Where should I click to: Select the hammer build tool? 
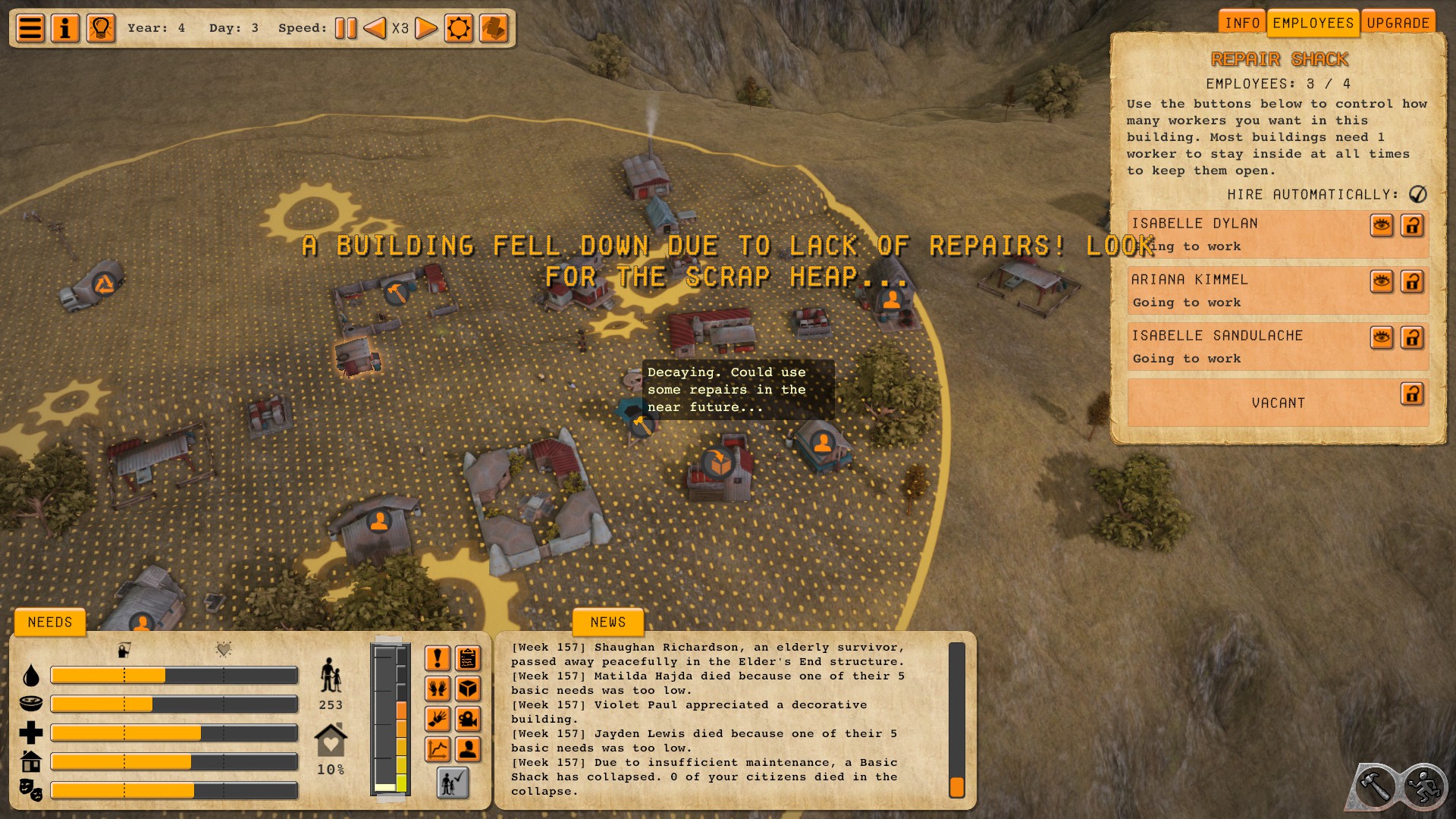pyautogui.click(x=1374, y=786)
